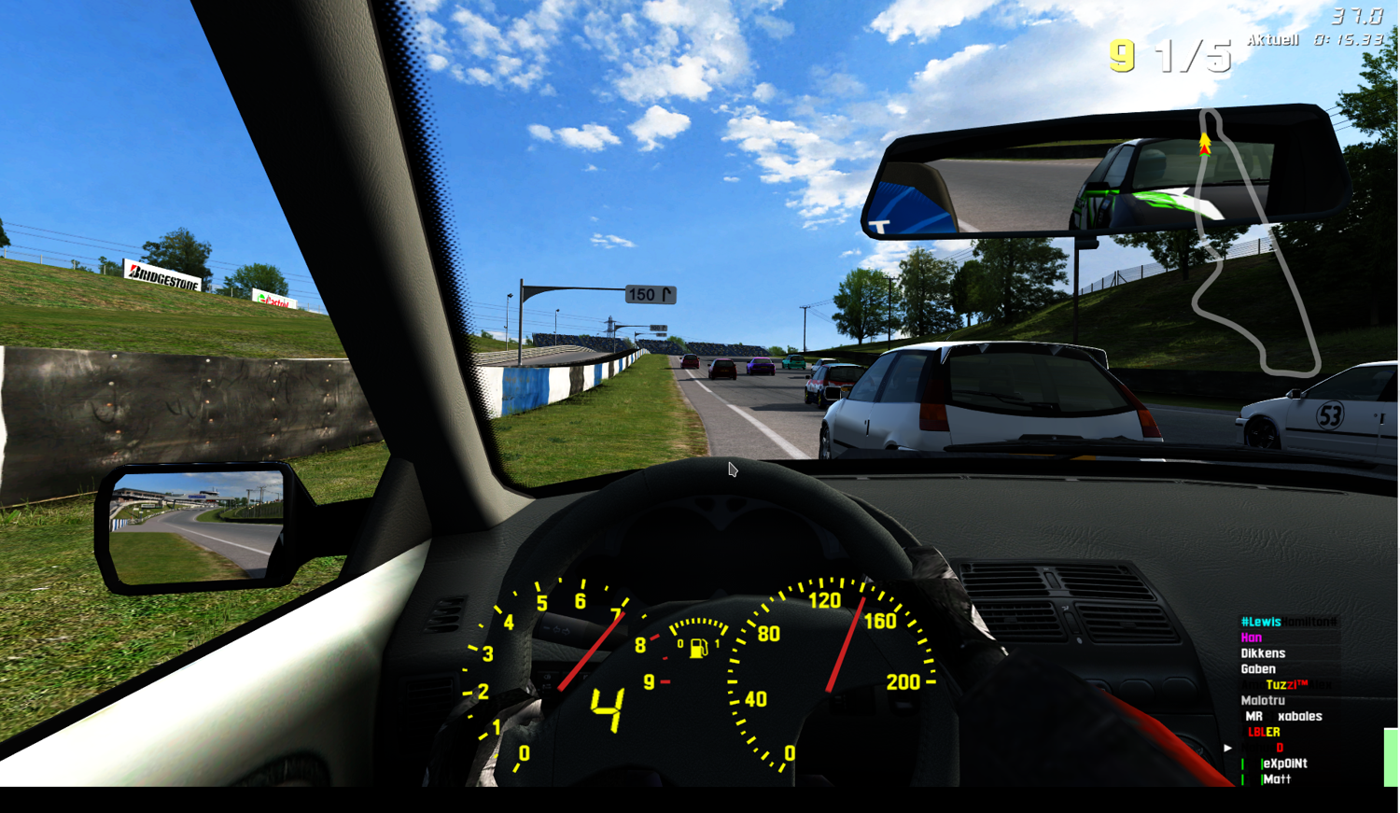Pick Gaben from the player list
Image resolution: width=1400 pixels, height=813 pixels.
point(1258,669)
